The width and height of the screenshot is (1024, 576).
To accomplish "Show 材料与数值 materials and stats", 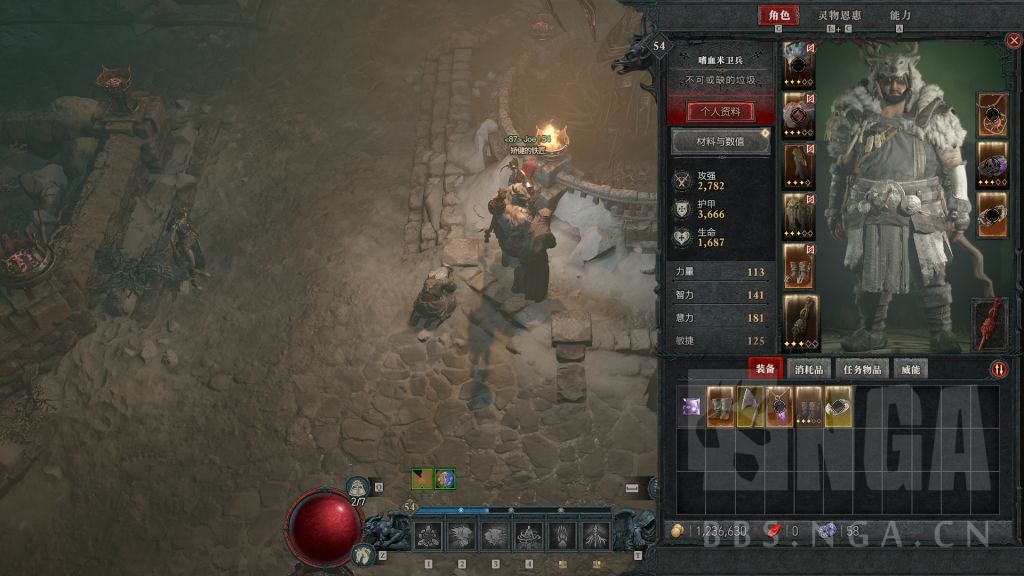I will click(x=720, y=142).
